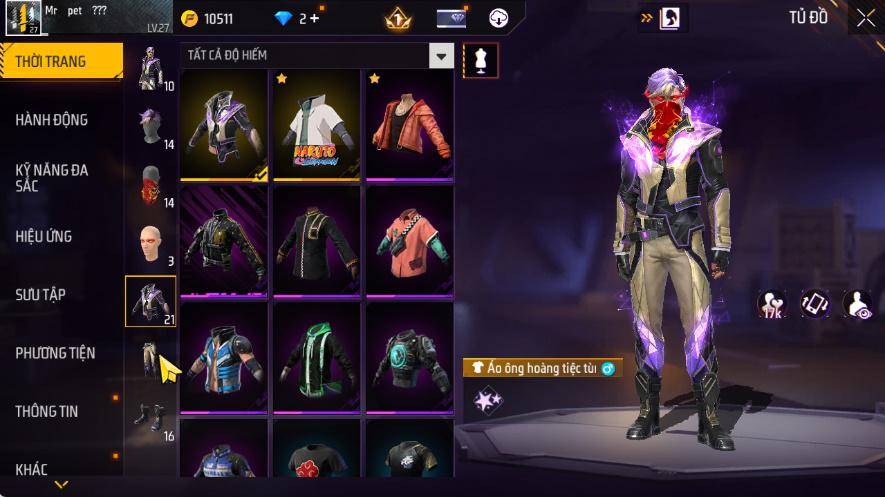Switch to the Hành Động tab
Image resolution: width=885 pixels, height=497 pixels.
[x=52, y=120]
